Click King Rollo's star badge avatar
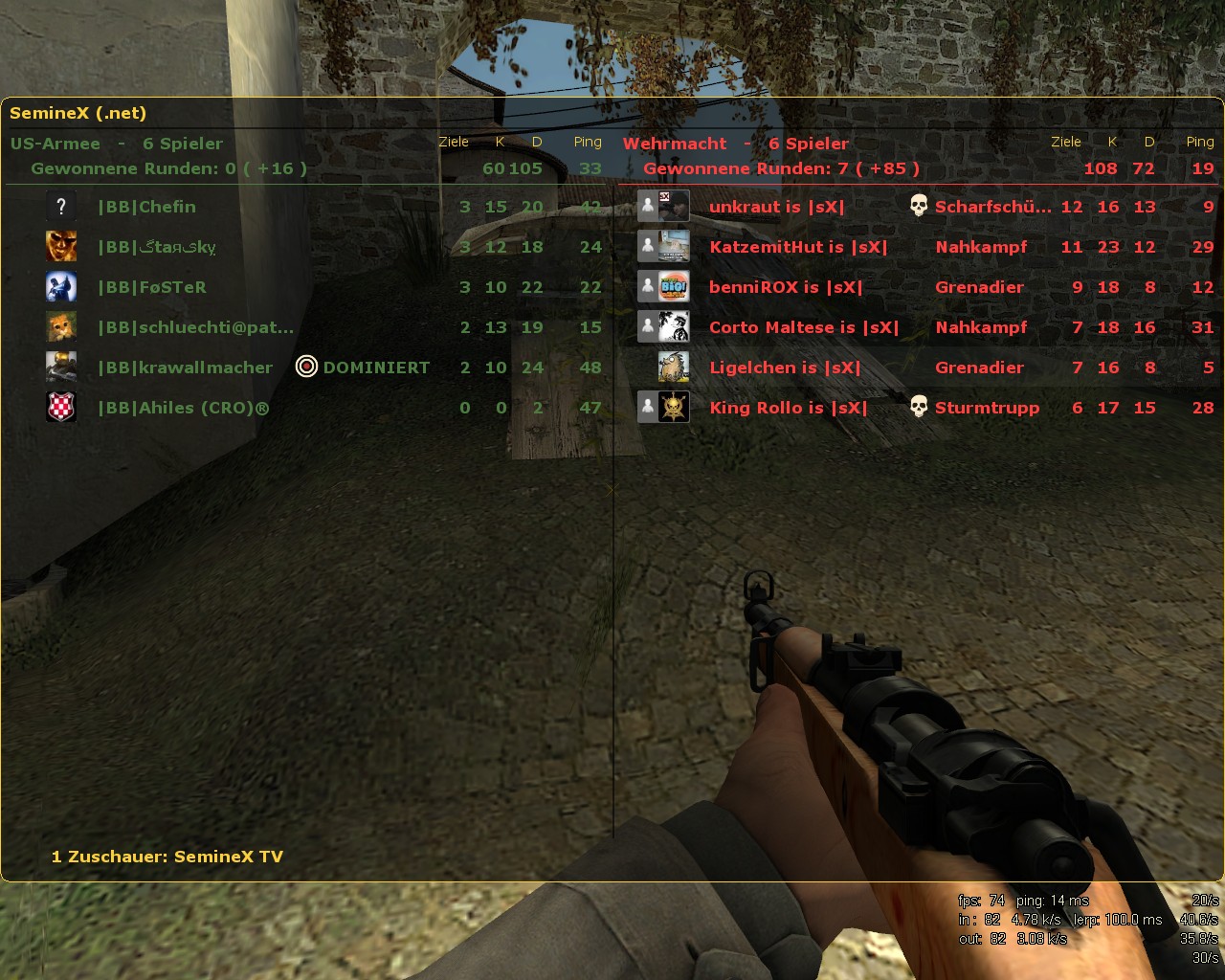This screenshot has width=1225, height=980. 674,407
